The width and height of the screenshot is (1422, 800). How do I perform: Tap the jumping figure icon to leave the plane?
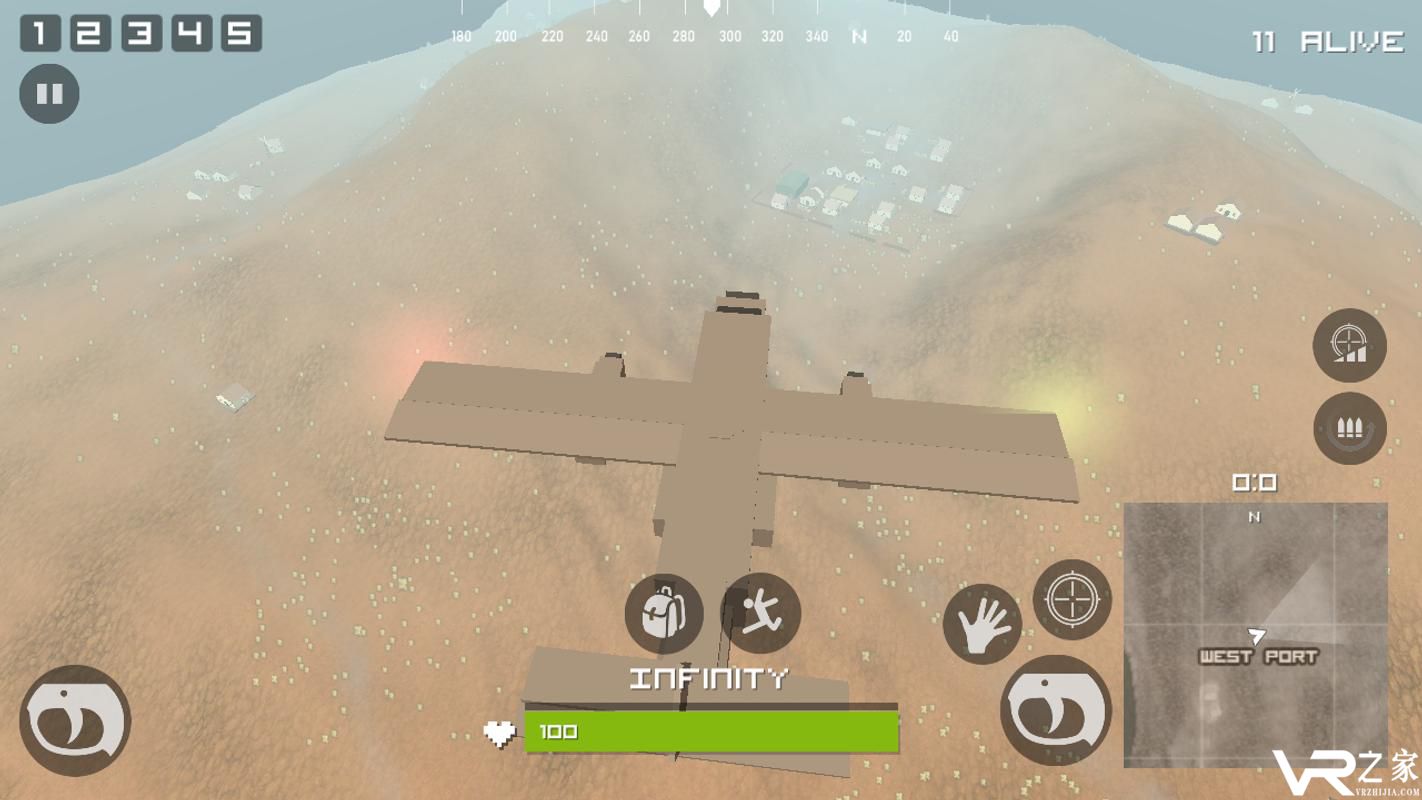click(x=760, y=613)
